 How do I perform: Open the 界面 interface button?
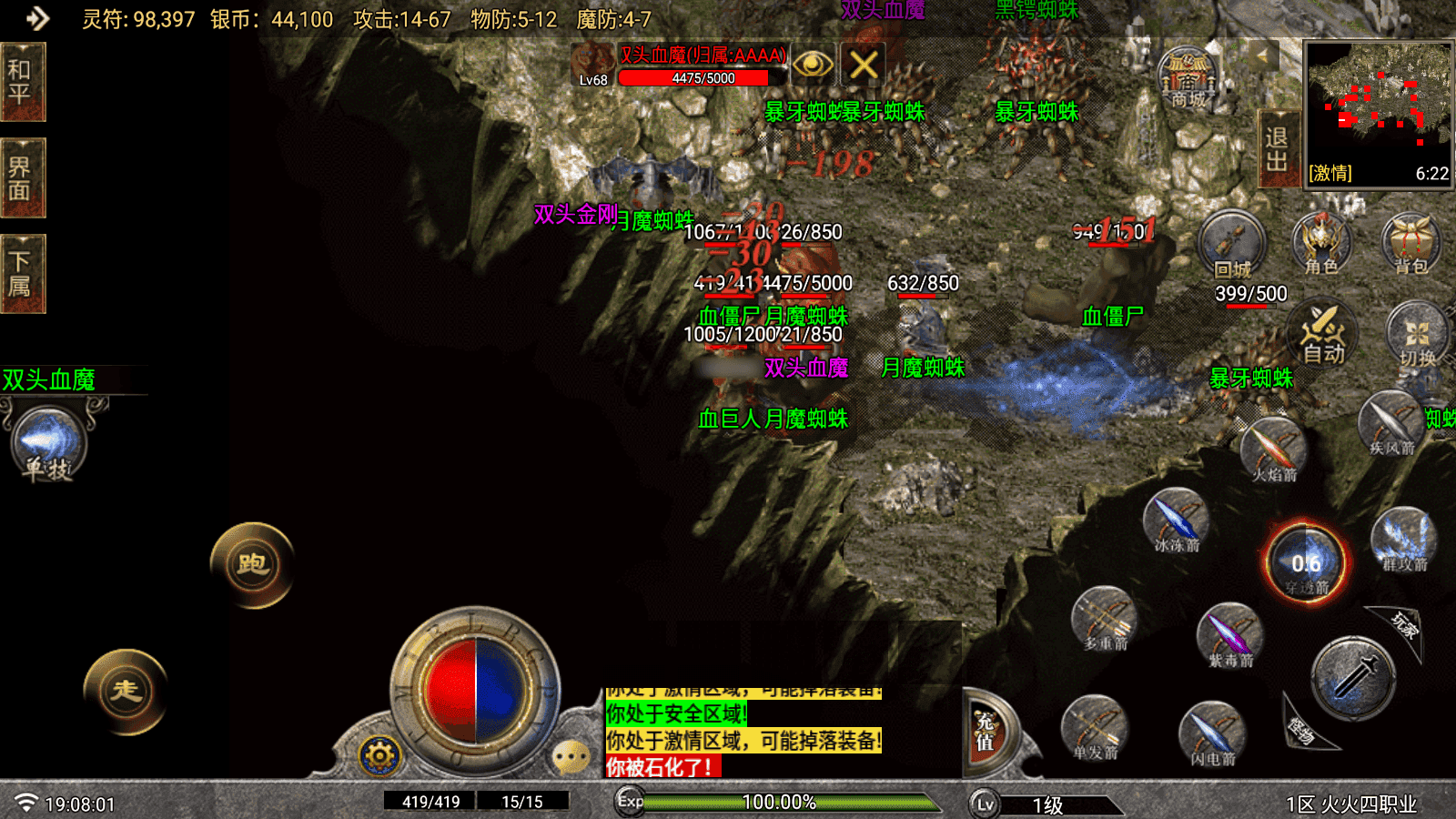click(22, 178)
